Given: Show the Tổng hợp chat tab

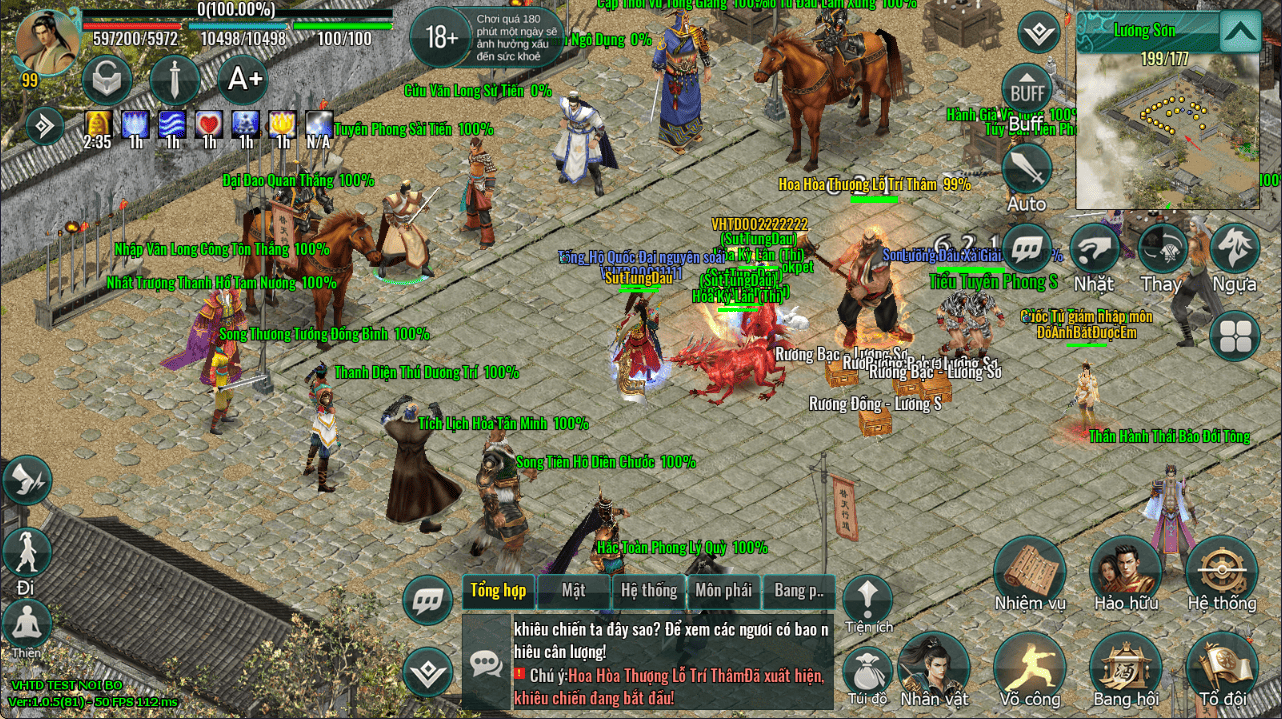Looking at the screenshot, I should coord(498,591).
